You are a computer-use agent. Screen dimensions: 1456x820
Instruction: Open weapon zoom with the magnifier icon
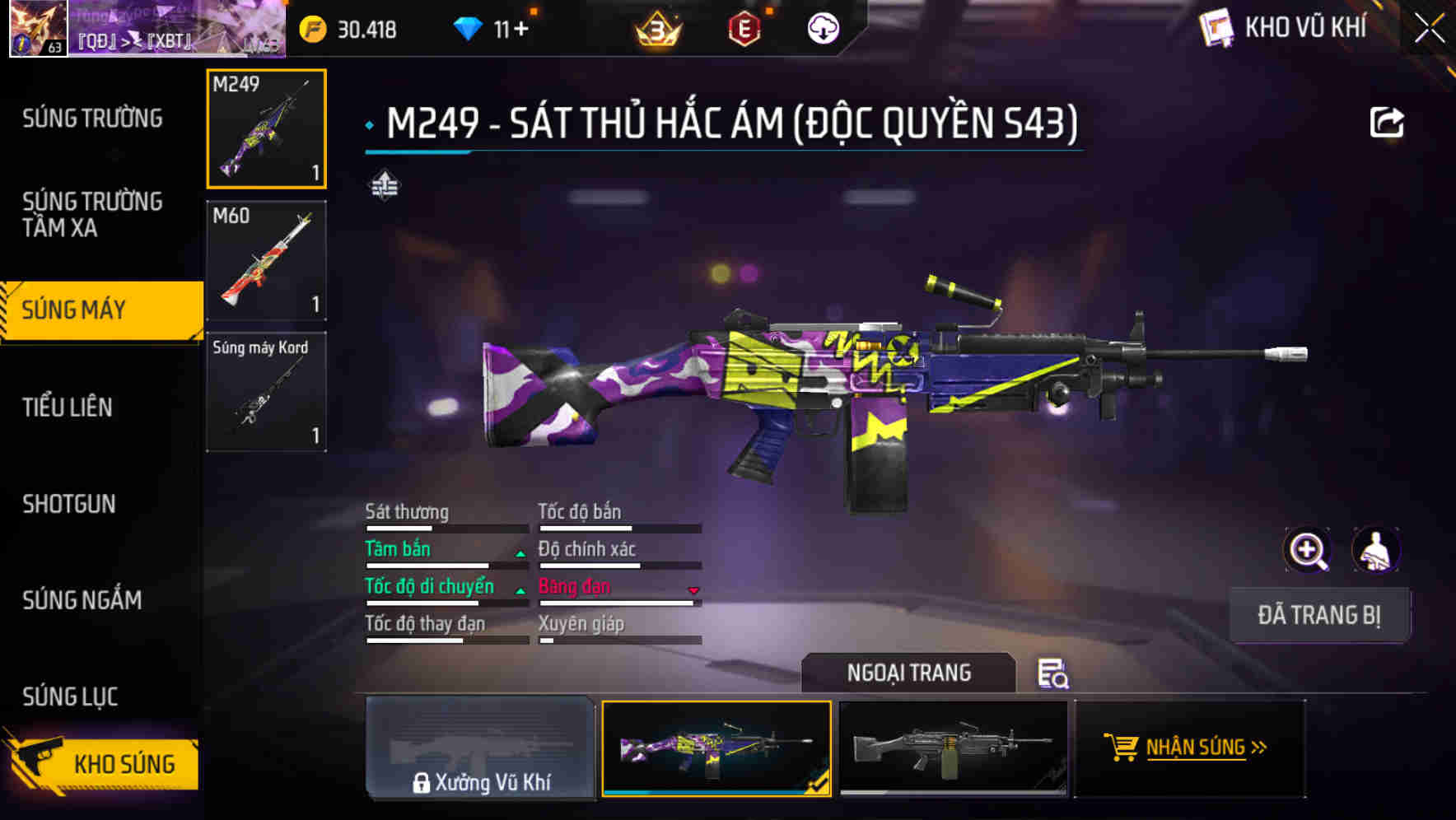pyautogui.click(x=1307, y=550)
